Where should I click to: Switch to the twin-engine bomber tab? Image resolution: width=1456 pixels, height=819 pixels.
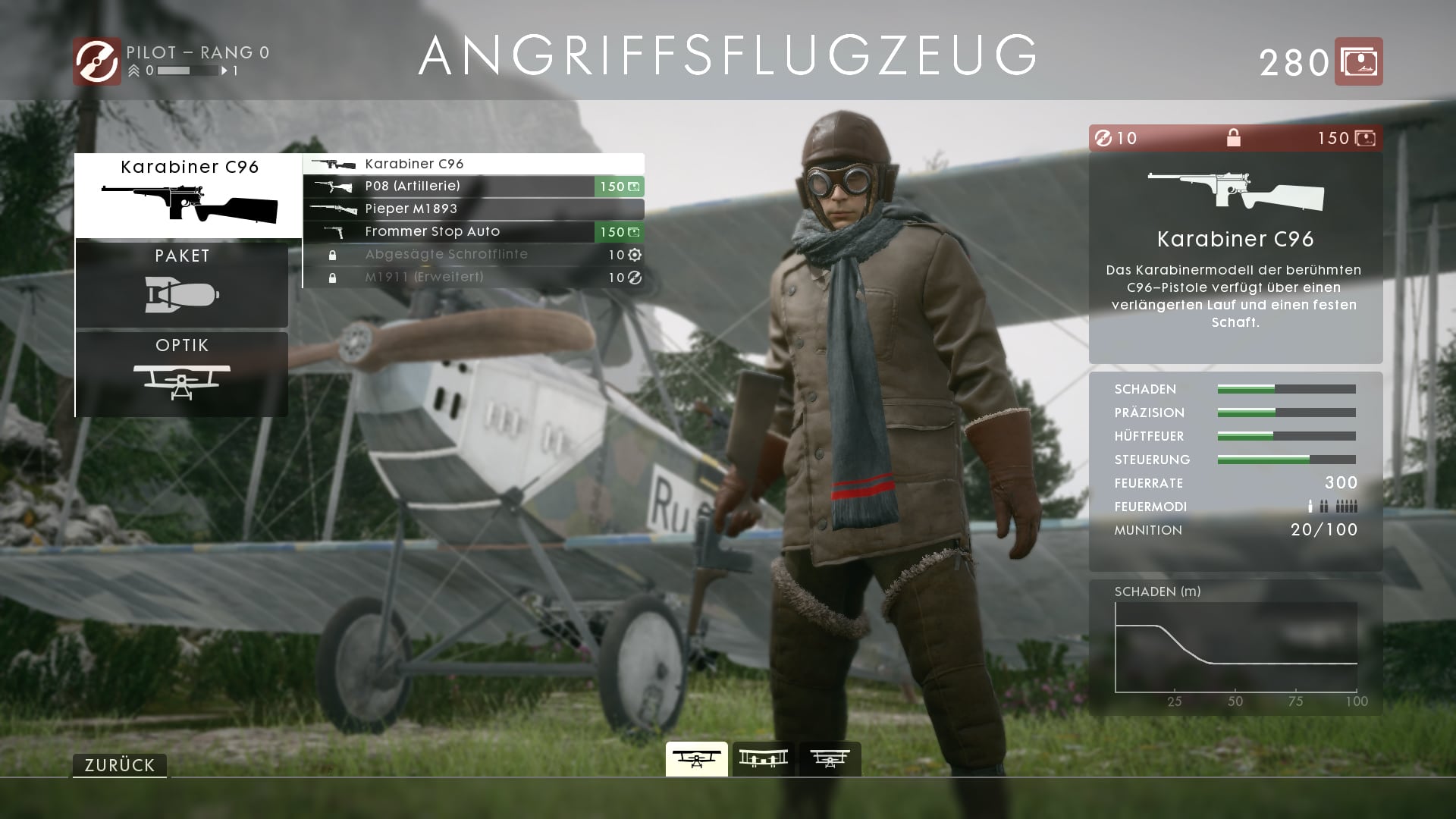763,758
